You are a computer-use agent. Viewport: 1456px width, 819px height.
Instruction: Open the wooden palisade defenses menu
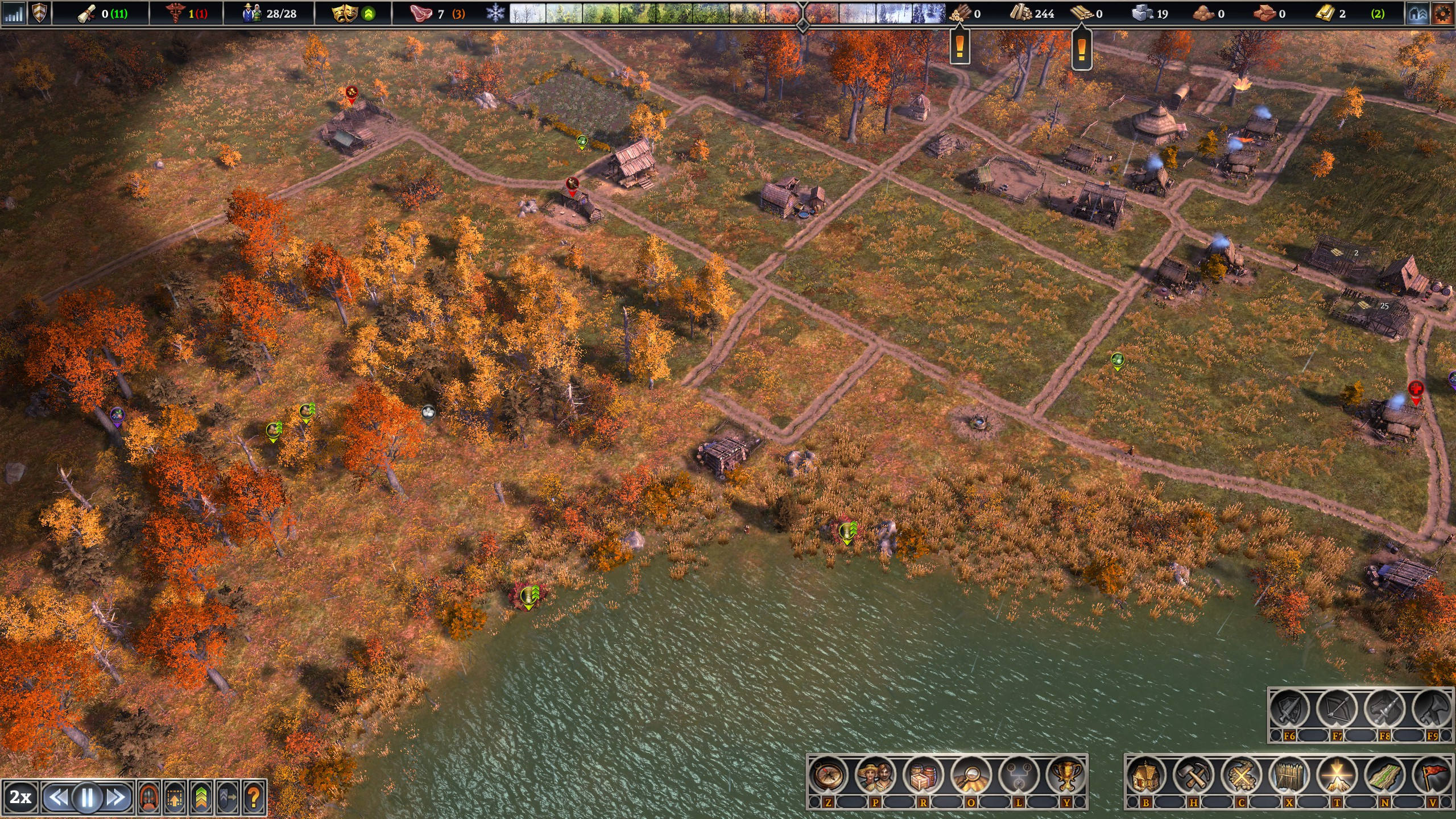[1289, 776]
